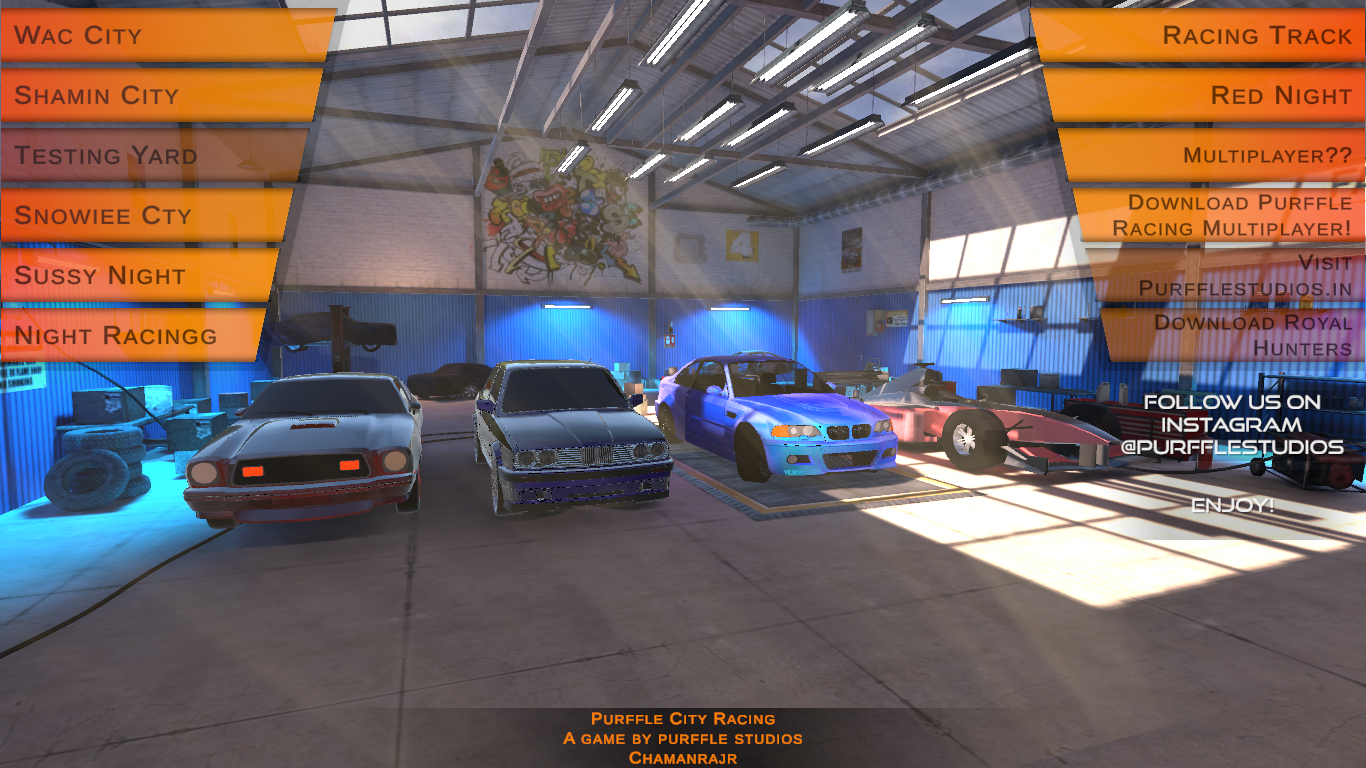Launch the Night Racingg mode

coord(130,335)
